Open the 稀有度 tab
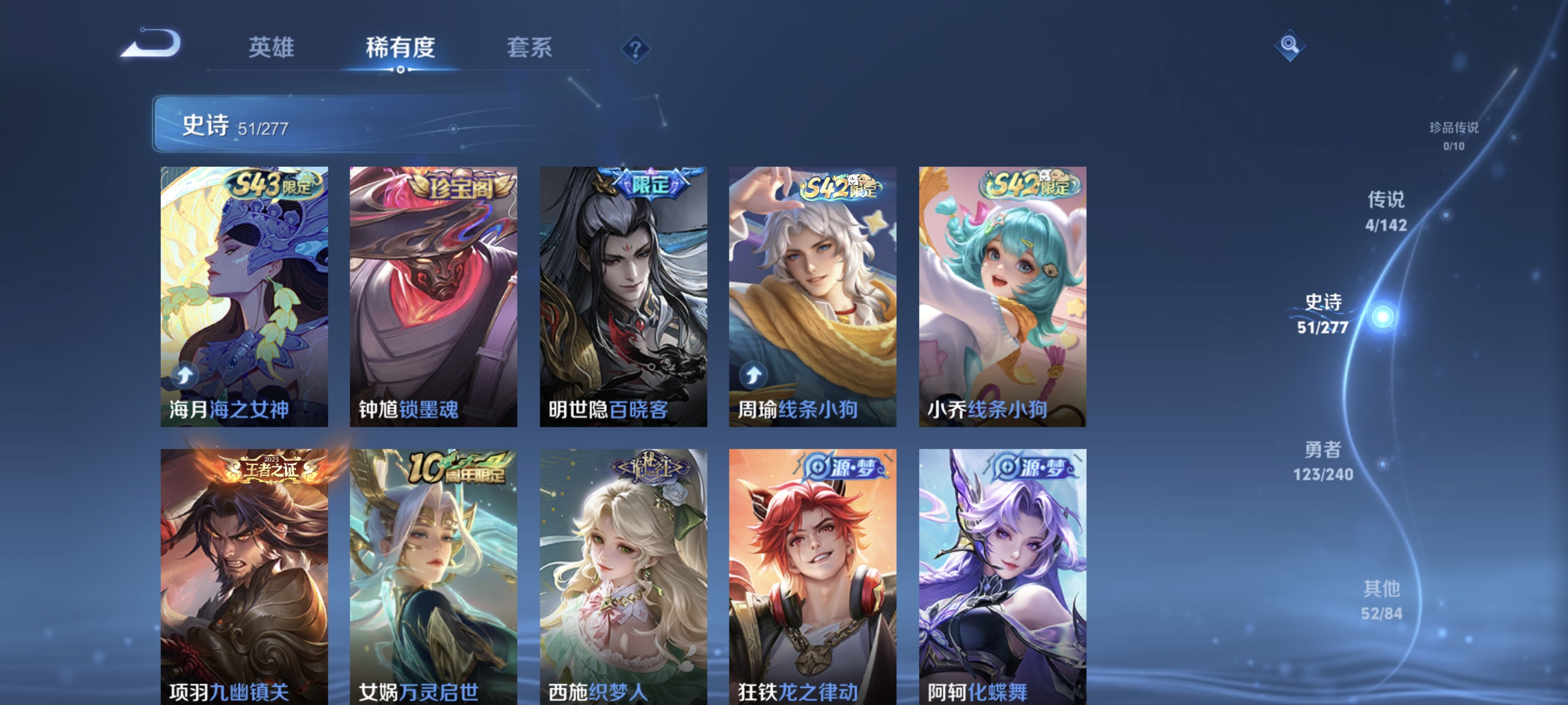Viewport: 1568px width, 705px height. pos(402,49)
